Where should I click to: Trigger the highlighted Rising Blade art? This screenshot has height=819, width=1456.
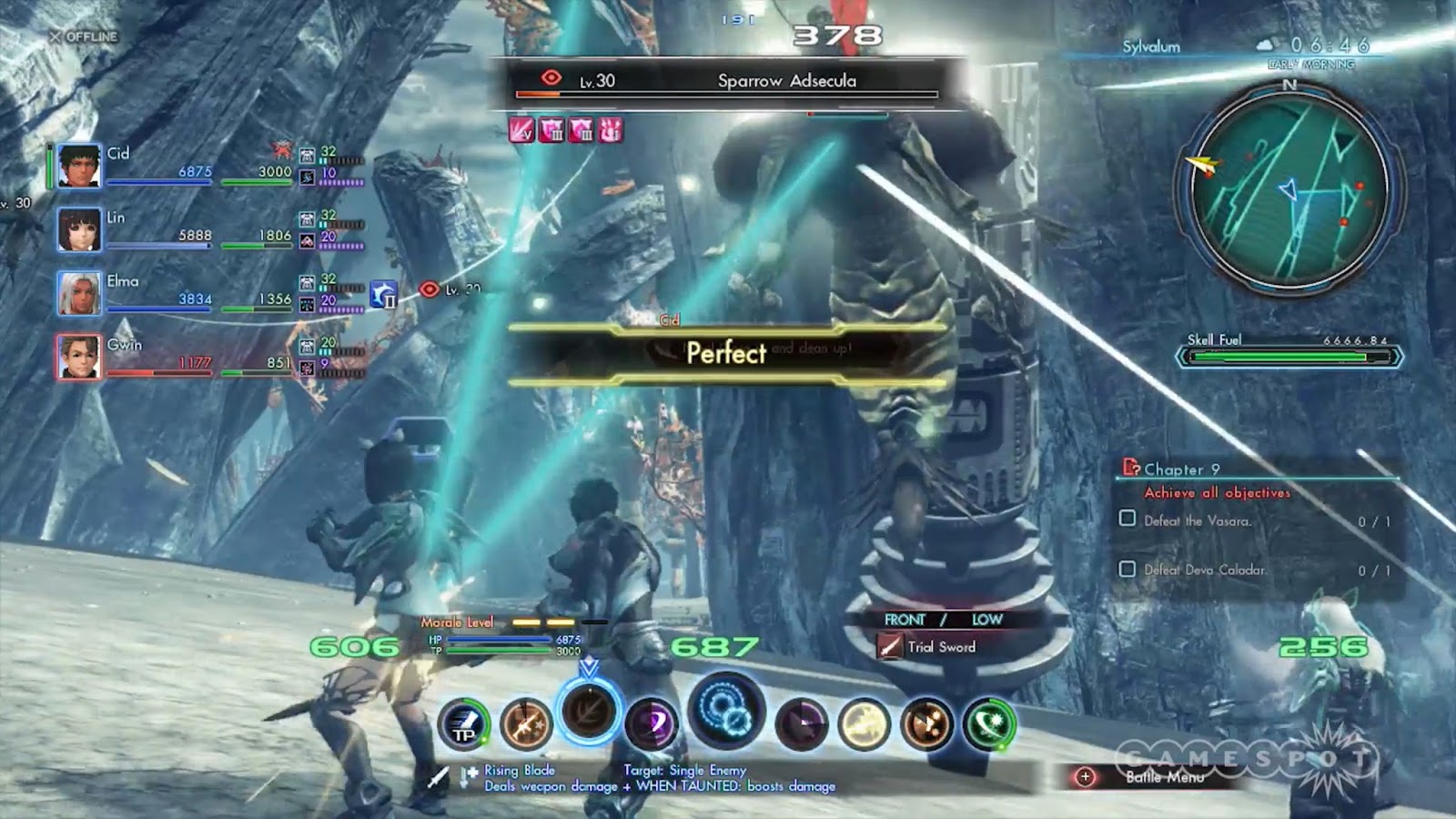point(589,710)
